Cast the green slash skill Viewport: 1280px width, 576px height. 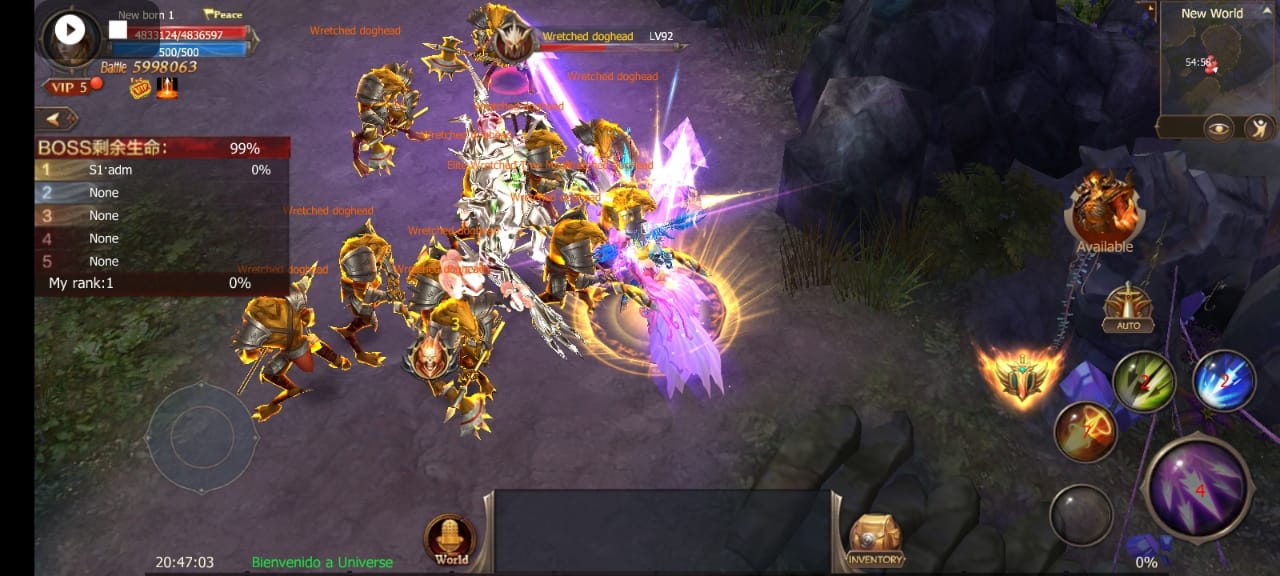coord(1144,382)
